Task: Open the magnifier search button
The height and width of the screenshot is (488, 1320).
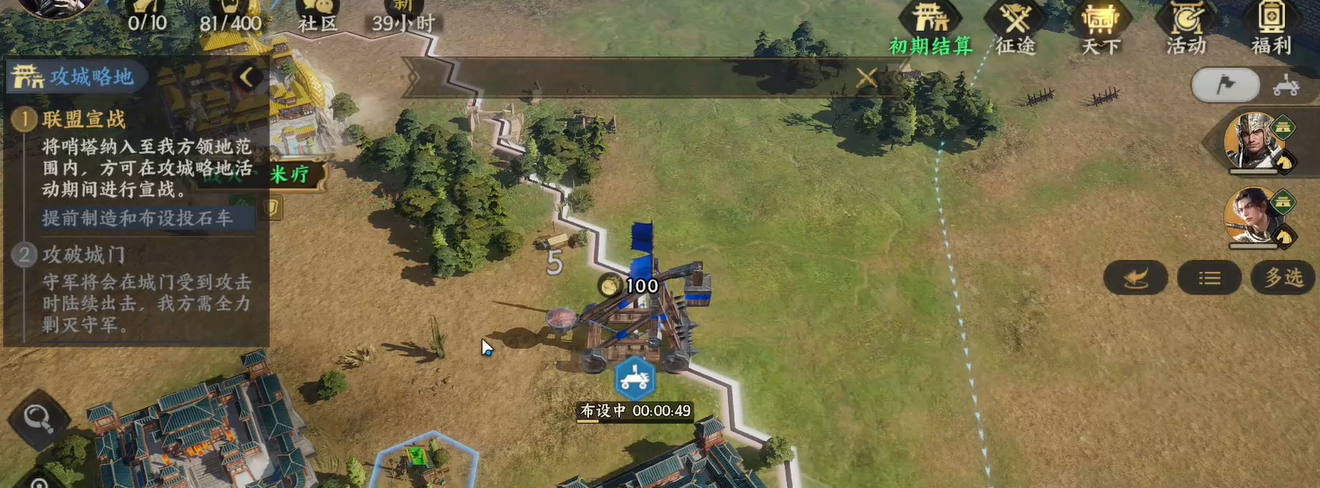Action: [38, 417]
